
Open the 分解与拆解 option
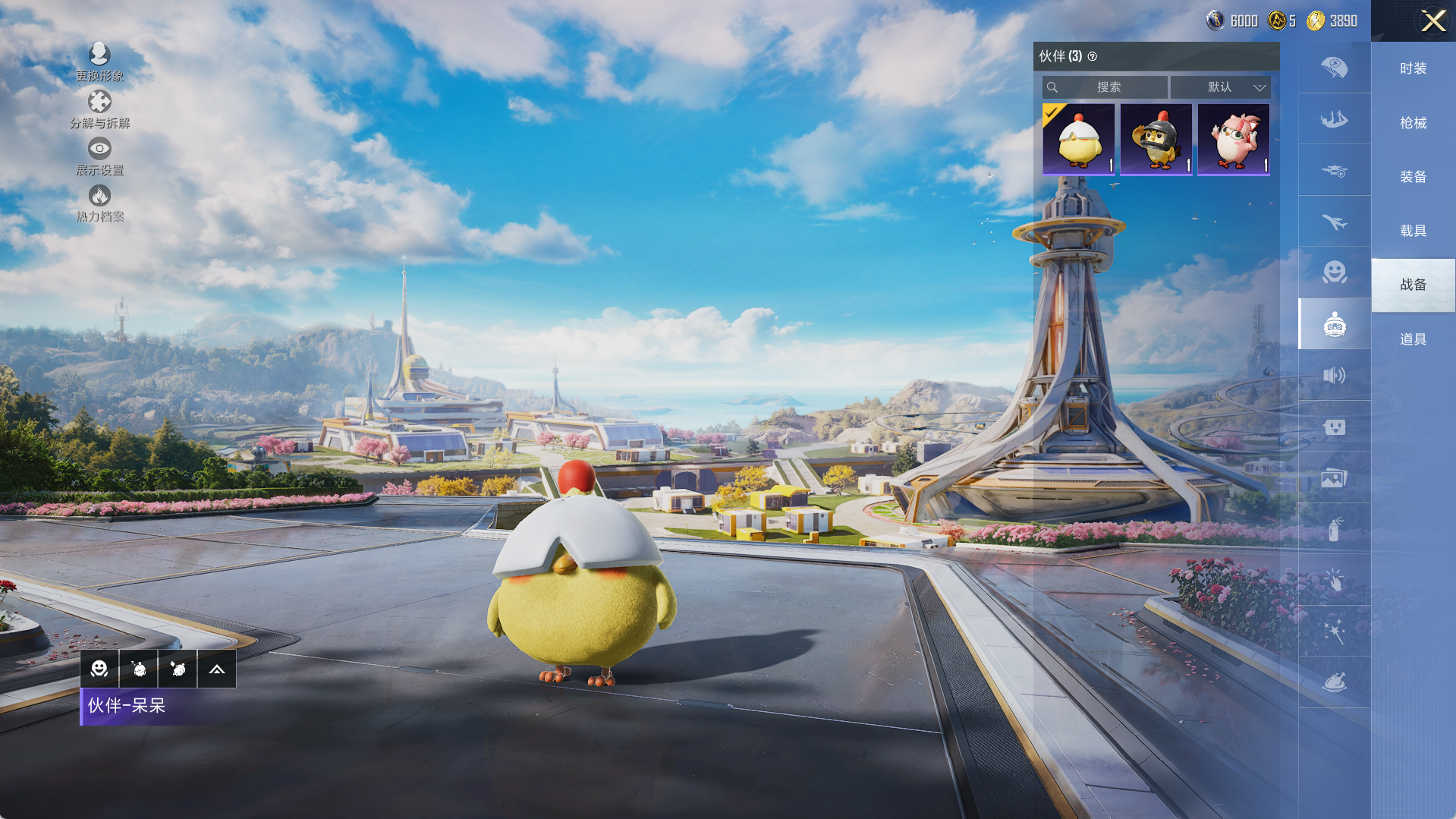pyautogui.click(x=99, y=109)
